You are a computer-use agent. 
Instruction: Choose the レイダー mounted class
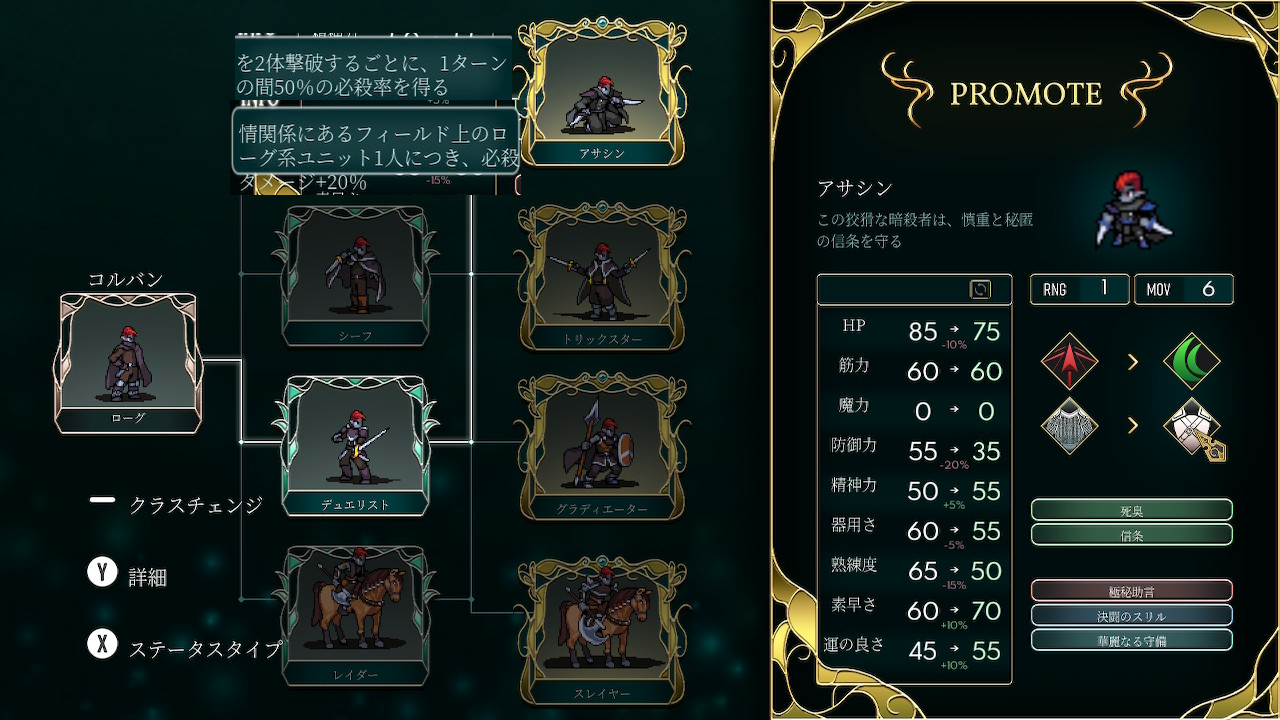tap(355, 615)
